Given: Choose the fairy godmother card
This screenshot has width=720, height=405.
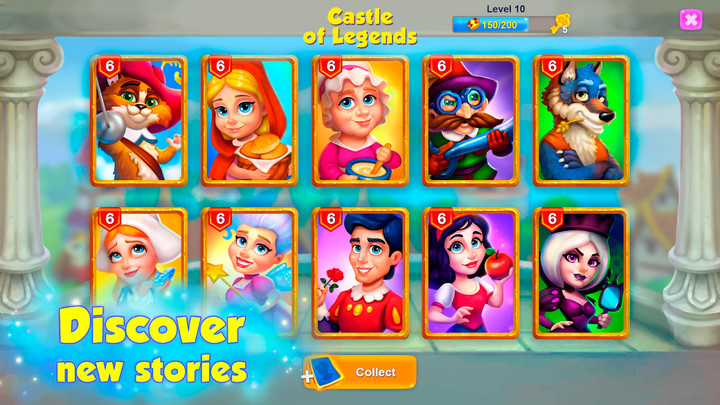Looking at the screenshot, I should coord(250,260).
